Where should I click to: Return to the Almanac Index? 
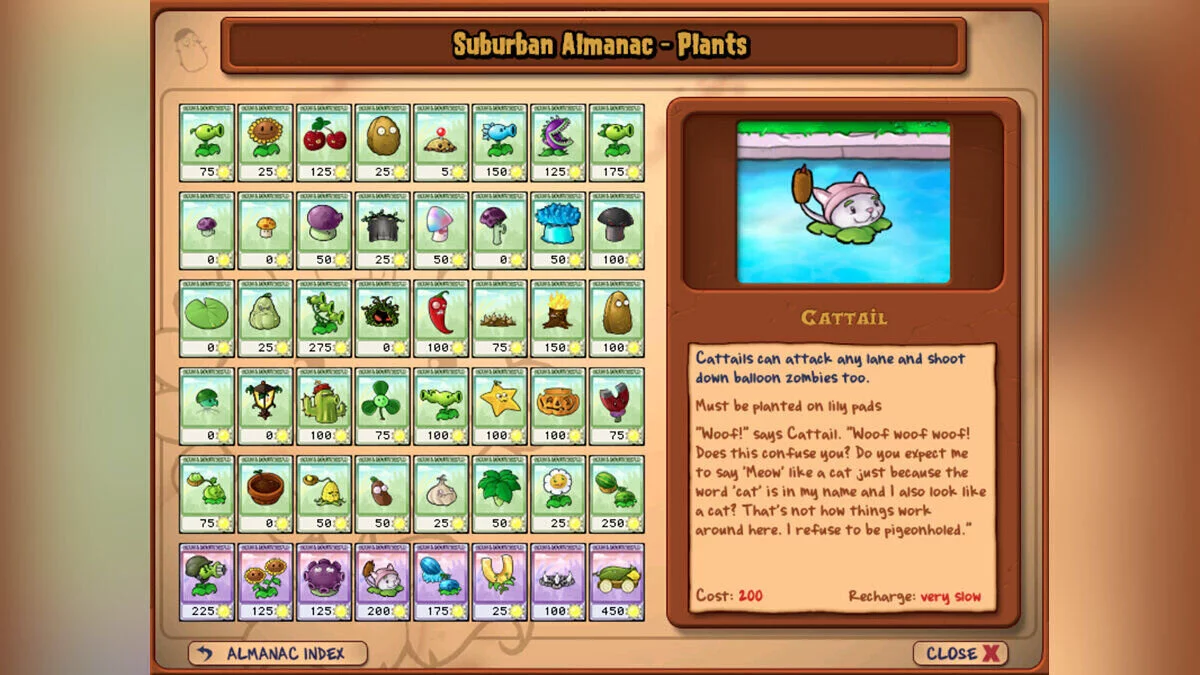coord(278,653)
